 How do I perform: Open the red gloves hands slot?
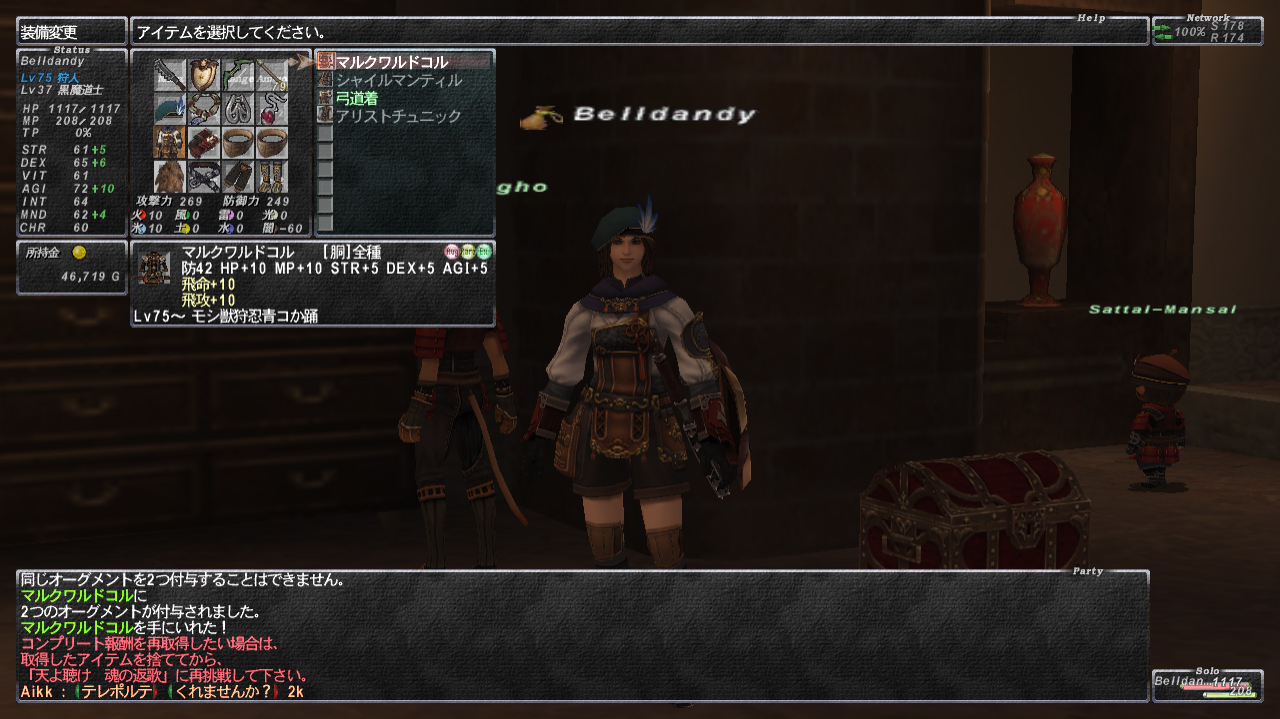point(204,142)
